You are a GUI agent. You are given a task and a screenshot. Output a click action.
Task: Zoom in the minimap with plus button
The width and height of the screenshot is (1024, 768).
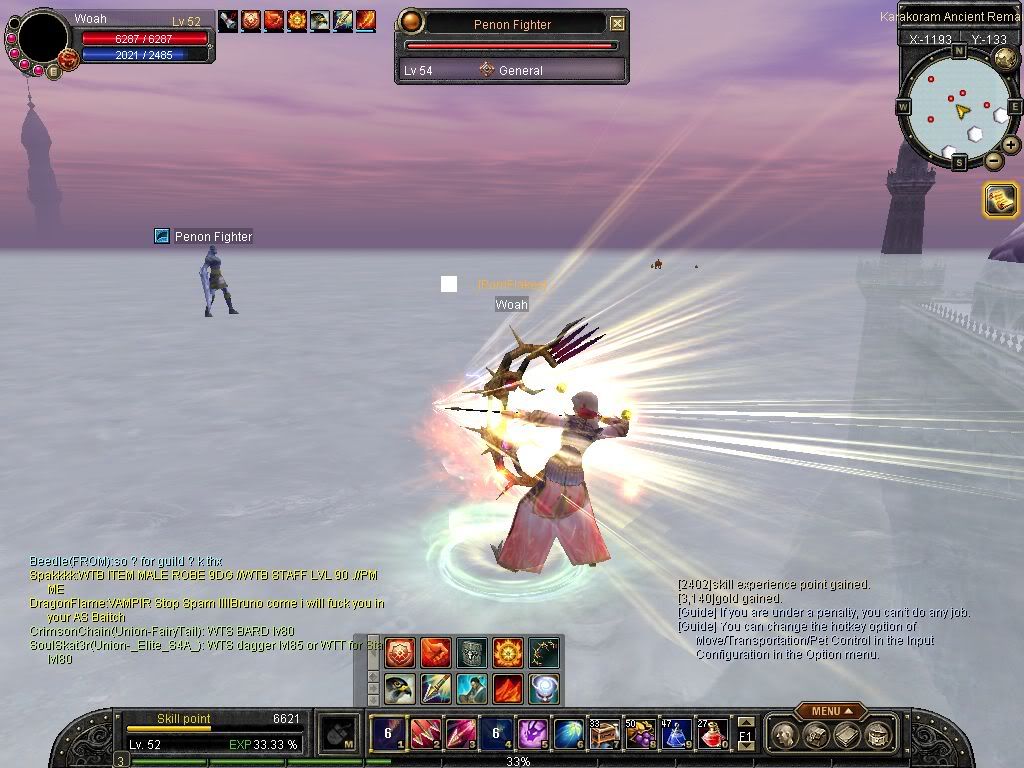(1011, 145)
